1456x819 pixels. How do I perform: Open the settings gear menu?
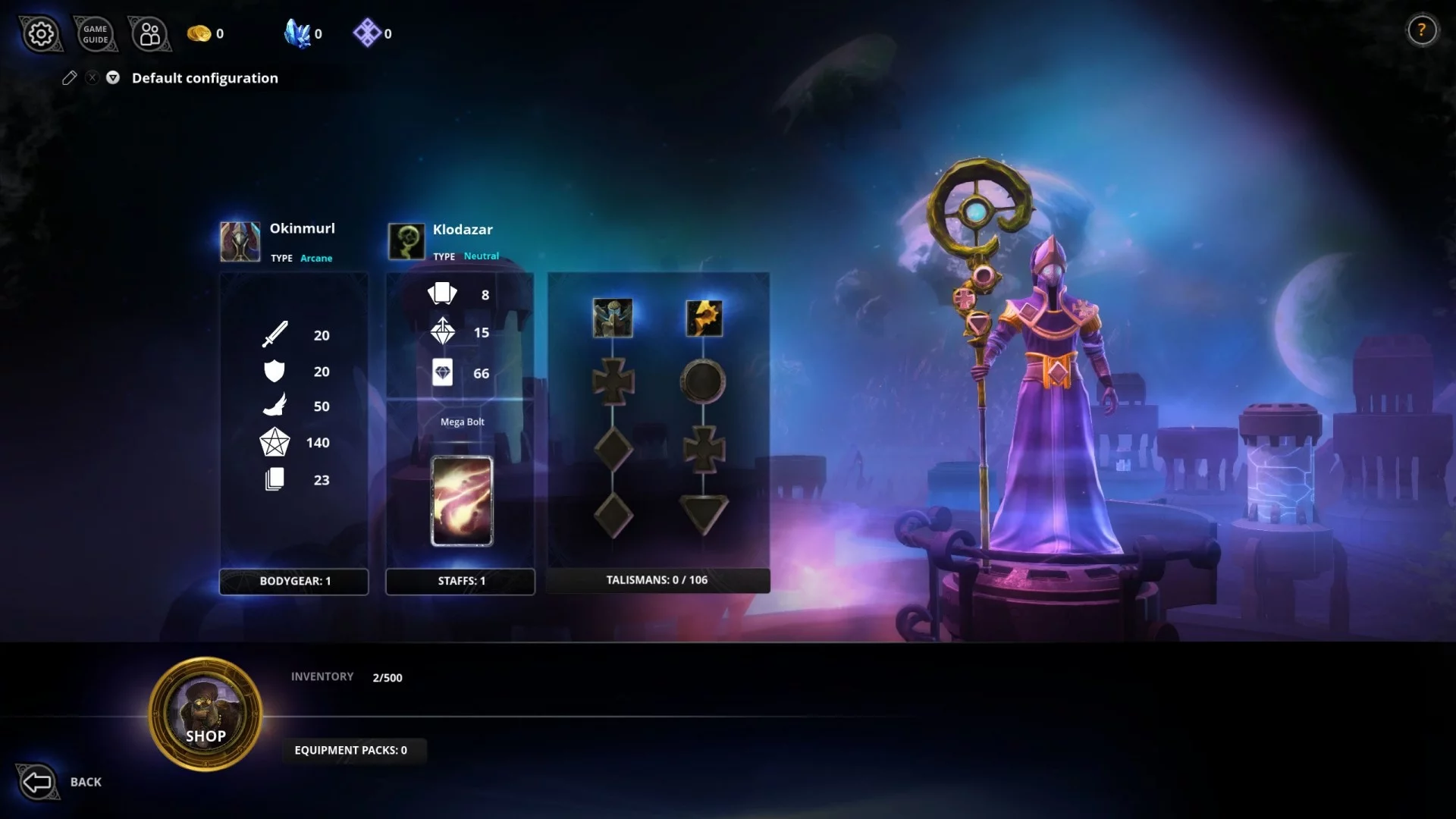41,34
